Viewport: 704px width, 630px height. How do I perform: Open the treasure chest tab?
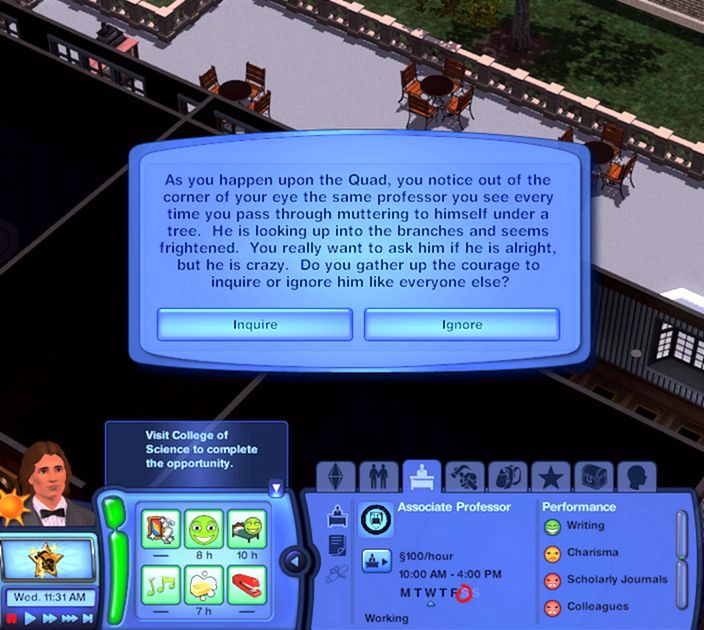click(592, 477)
